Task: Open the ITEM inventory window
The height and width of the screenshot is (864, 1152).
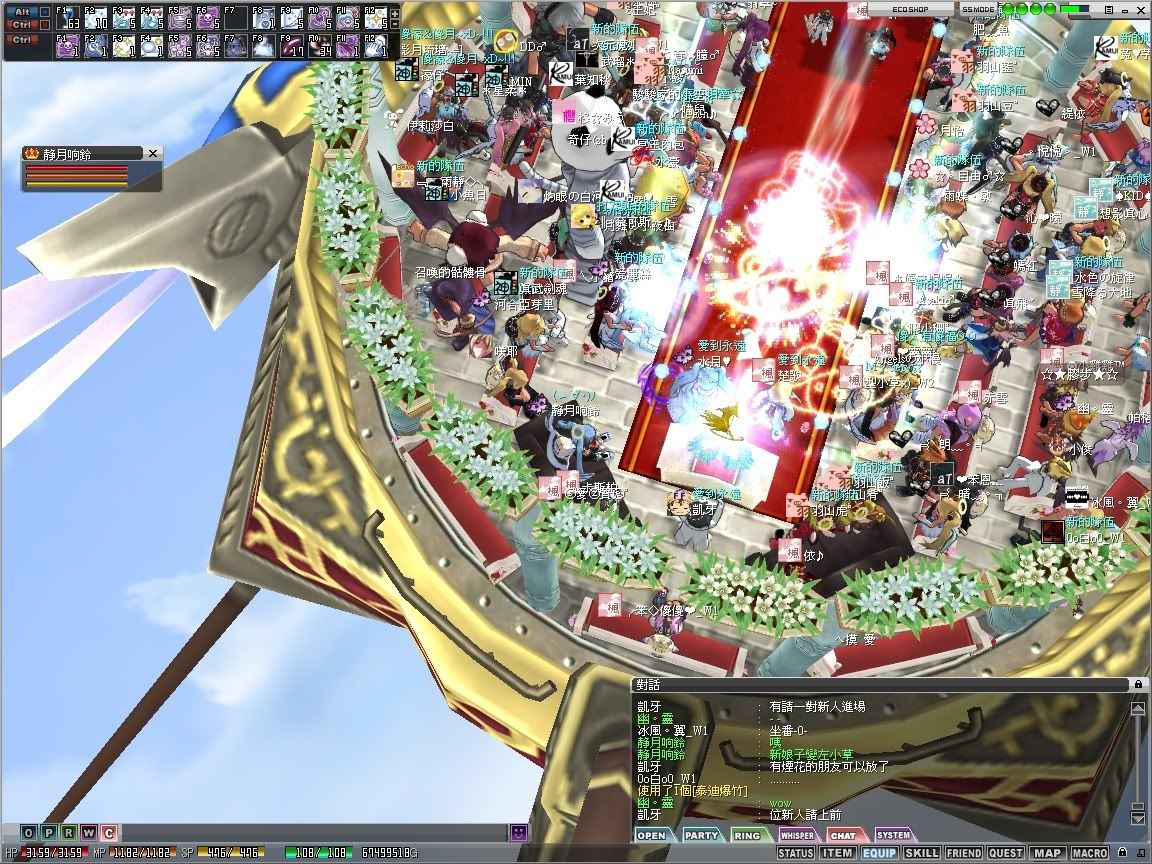Action: coord(837,853)
